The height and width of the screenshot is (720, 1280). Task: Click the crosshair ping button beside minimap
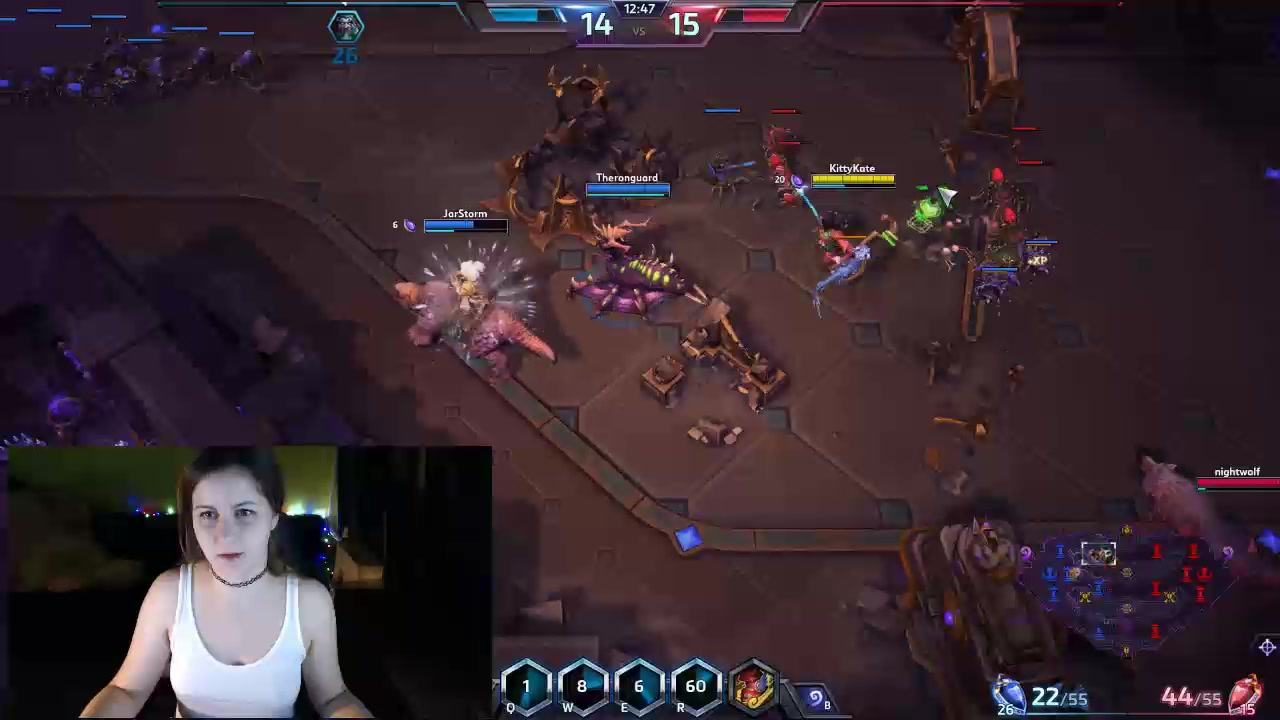[1267, 647]
